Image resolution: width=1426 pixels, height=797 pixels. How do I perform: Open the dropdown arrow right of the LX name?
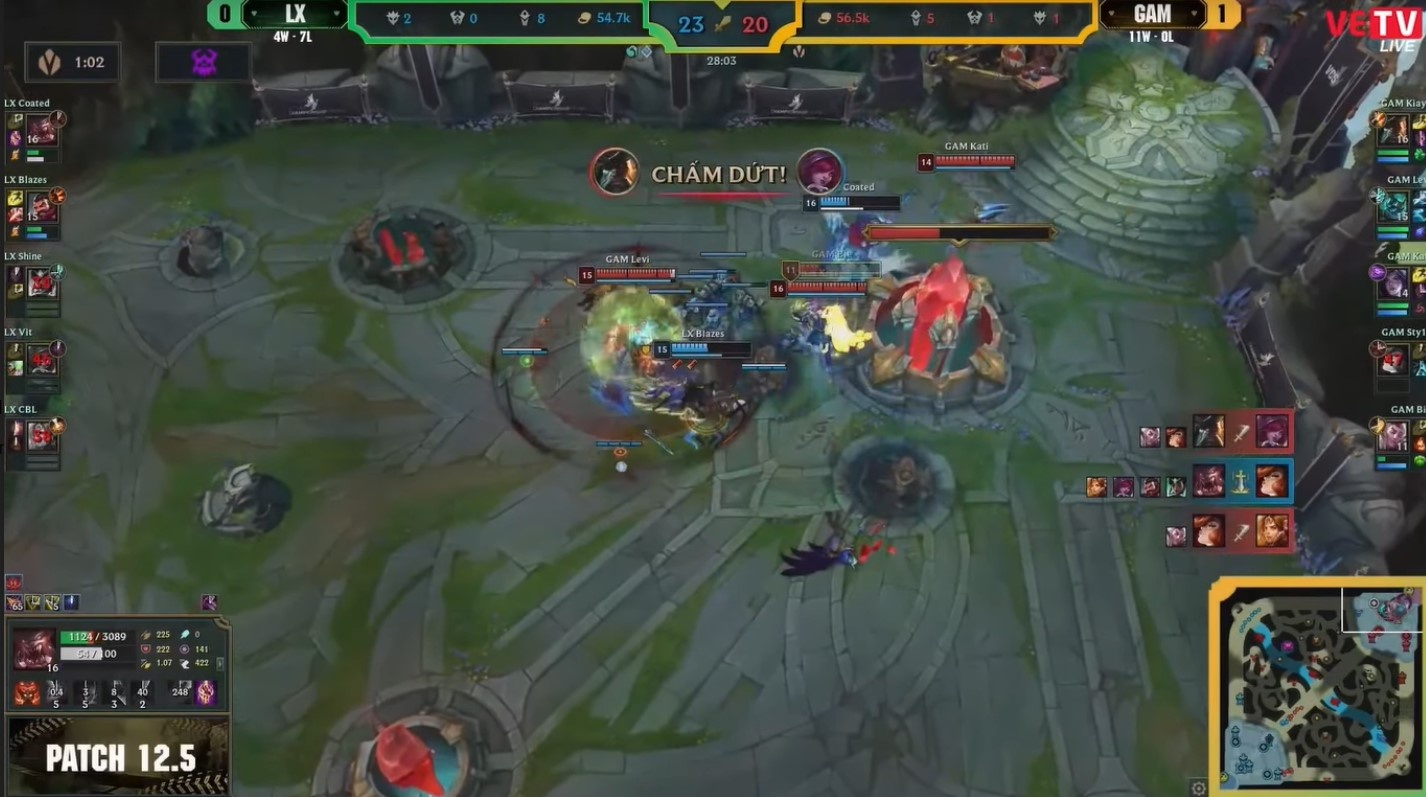coord(337,15)
